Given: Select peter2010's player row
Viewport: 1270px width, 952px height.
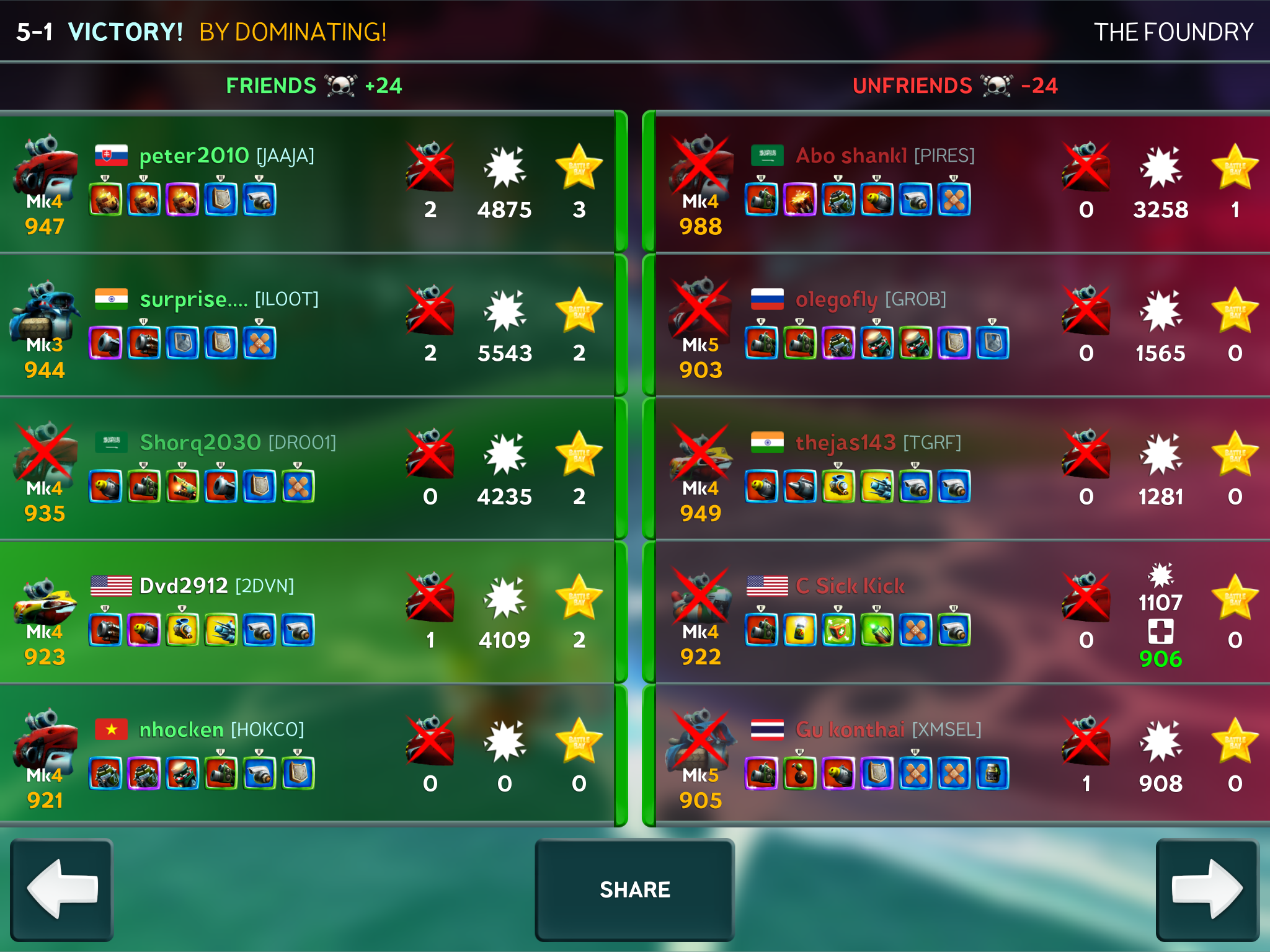Looking at the screenshot, I should pos(307,183).
